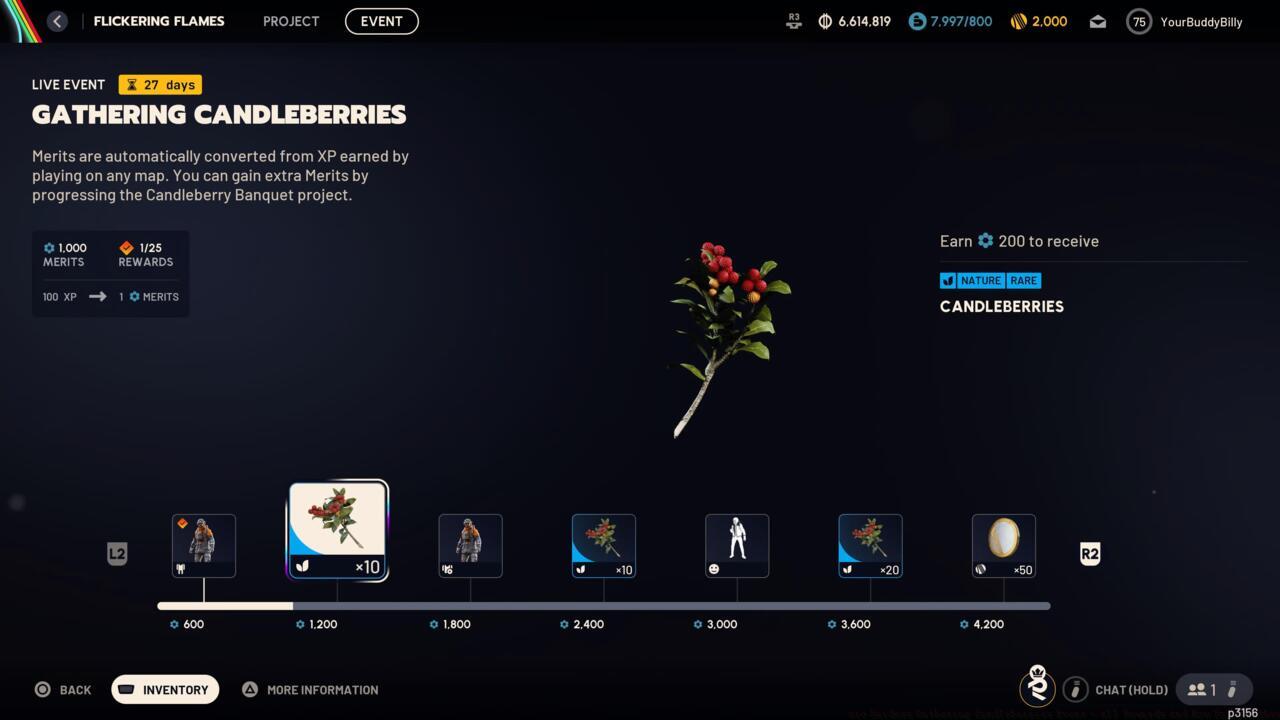
Task: Click the Candleberries reward thumbnail on the track
Action: 337,528
